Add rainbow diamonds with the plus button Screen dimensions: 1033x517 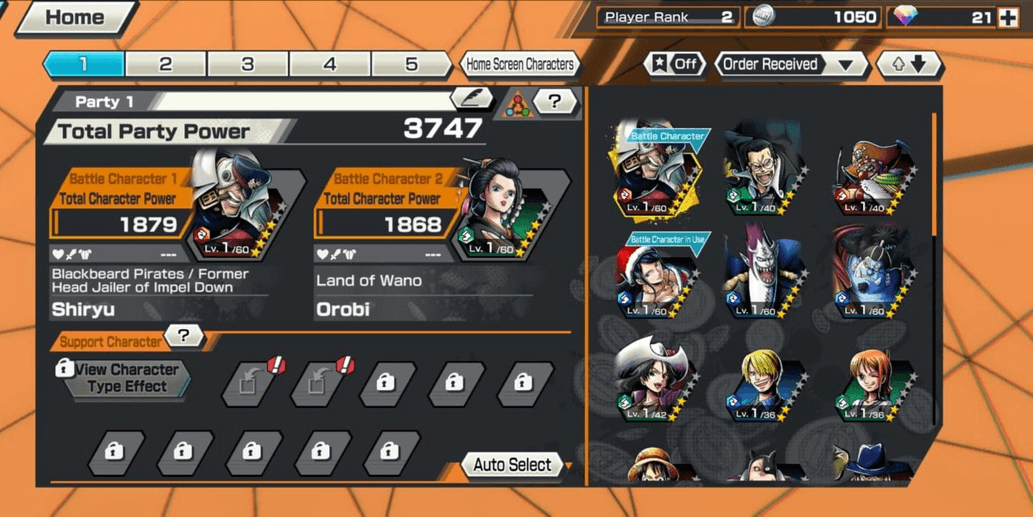point(1008,17)
